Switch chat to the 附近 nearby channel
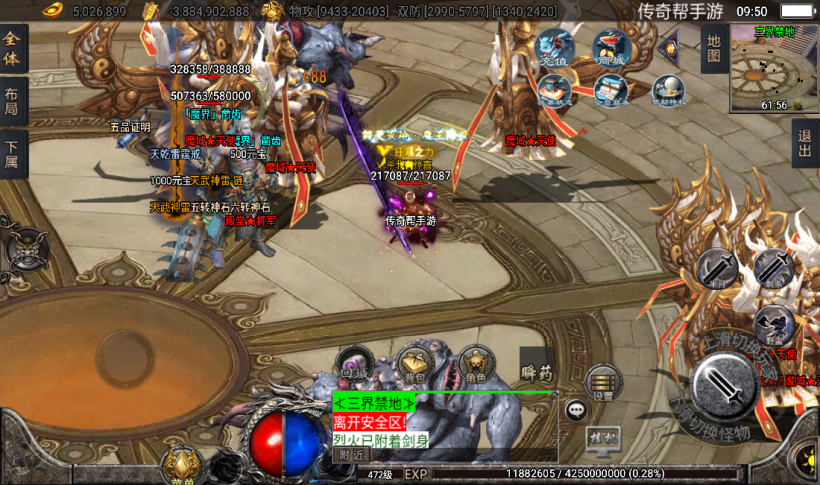820x485 pixels. (349, 454)
